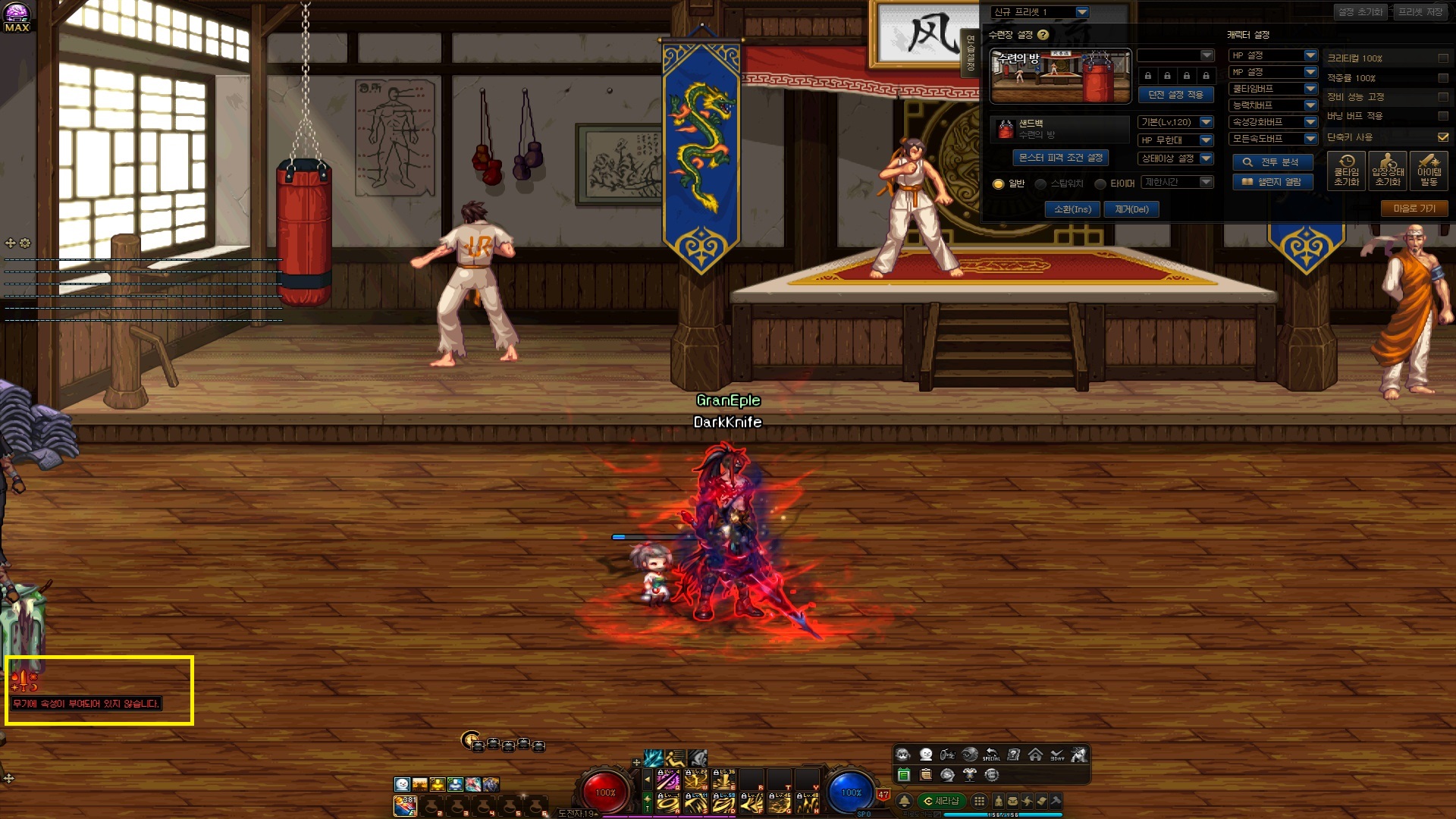The image size is (1456, 819).
Task: Open 몬스터 피격 조건 설정 monster hit settings
Action: point(1060,158)
